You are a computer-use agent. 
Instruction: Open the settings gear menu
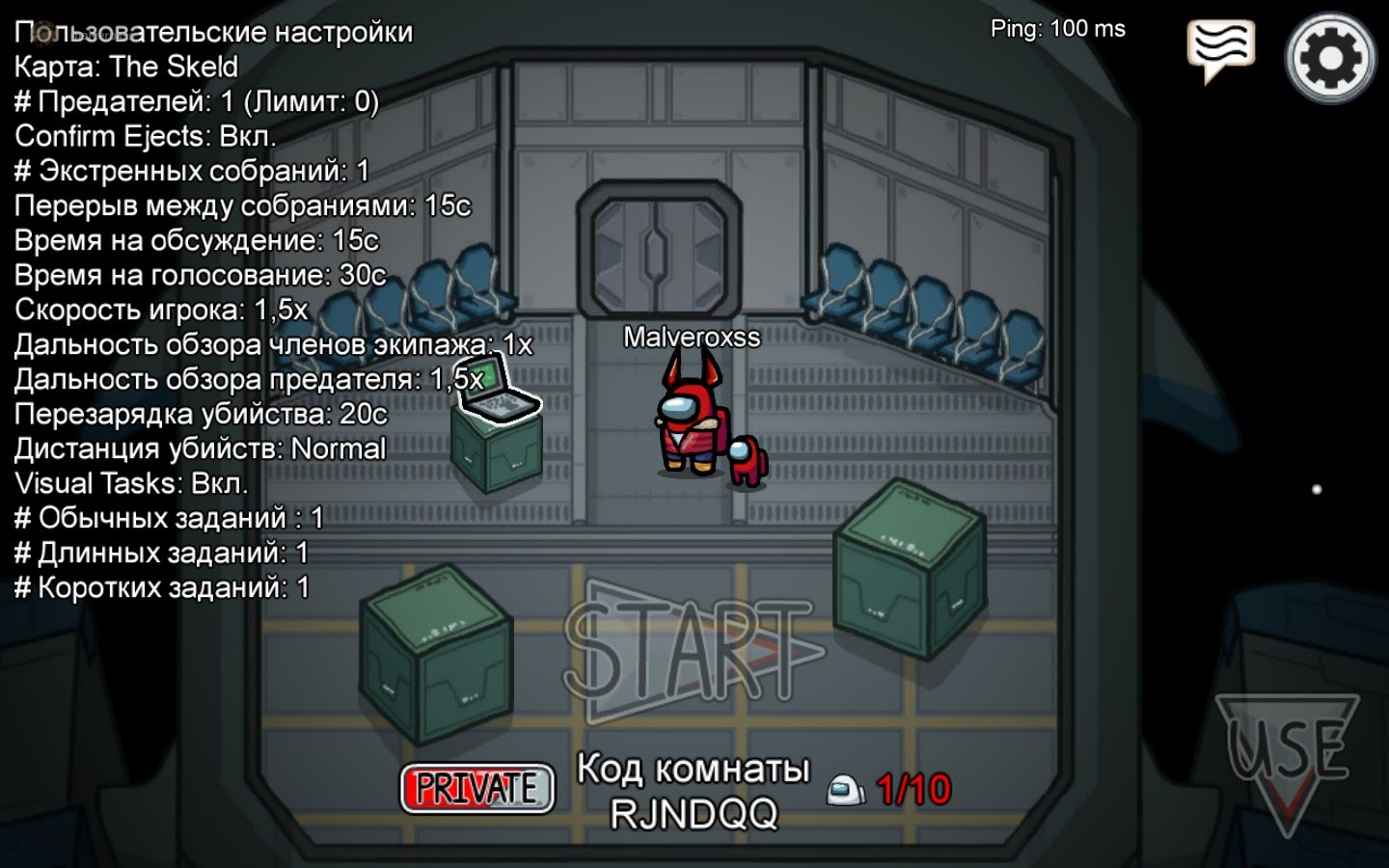[x=1330, y=58]
